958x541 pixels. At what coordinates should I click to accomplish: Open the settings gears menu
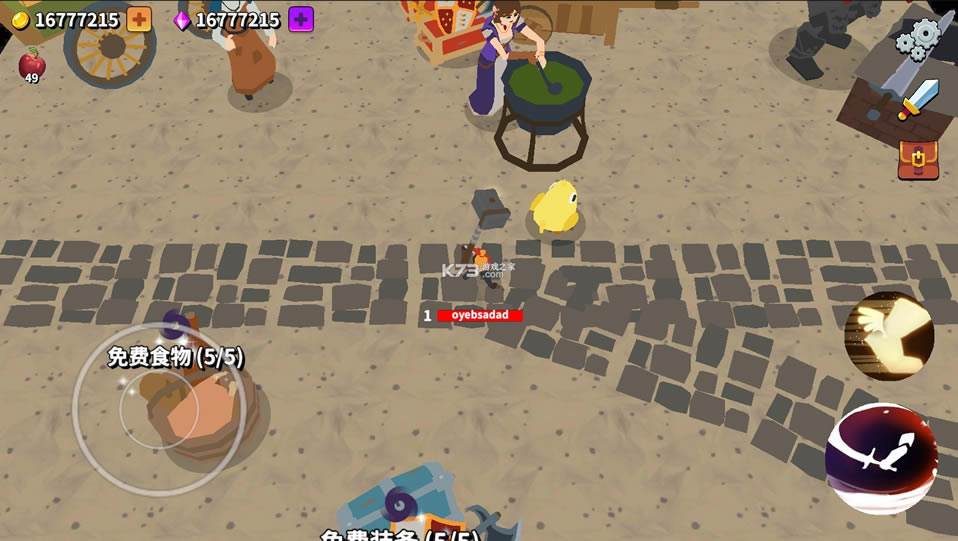click(x=918, y=38)
